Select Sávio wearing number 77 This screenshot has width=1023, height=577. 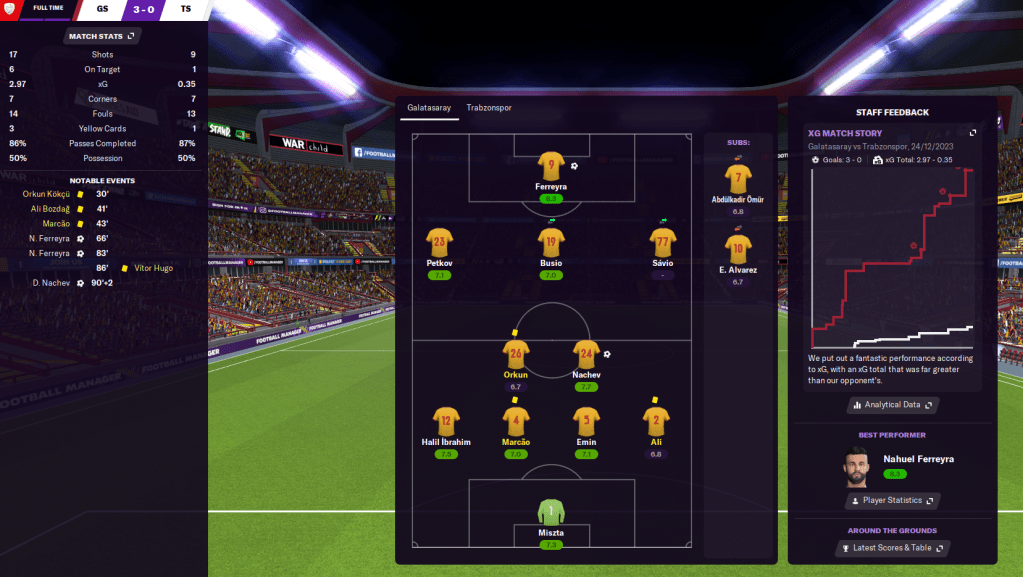662,242
